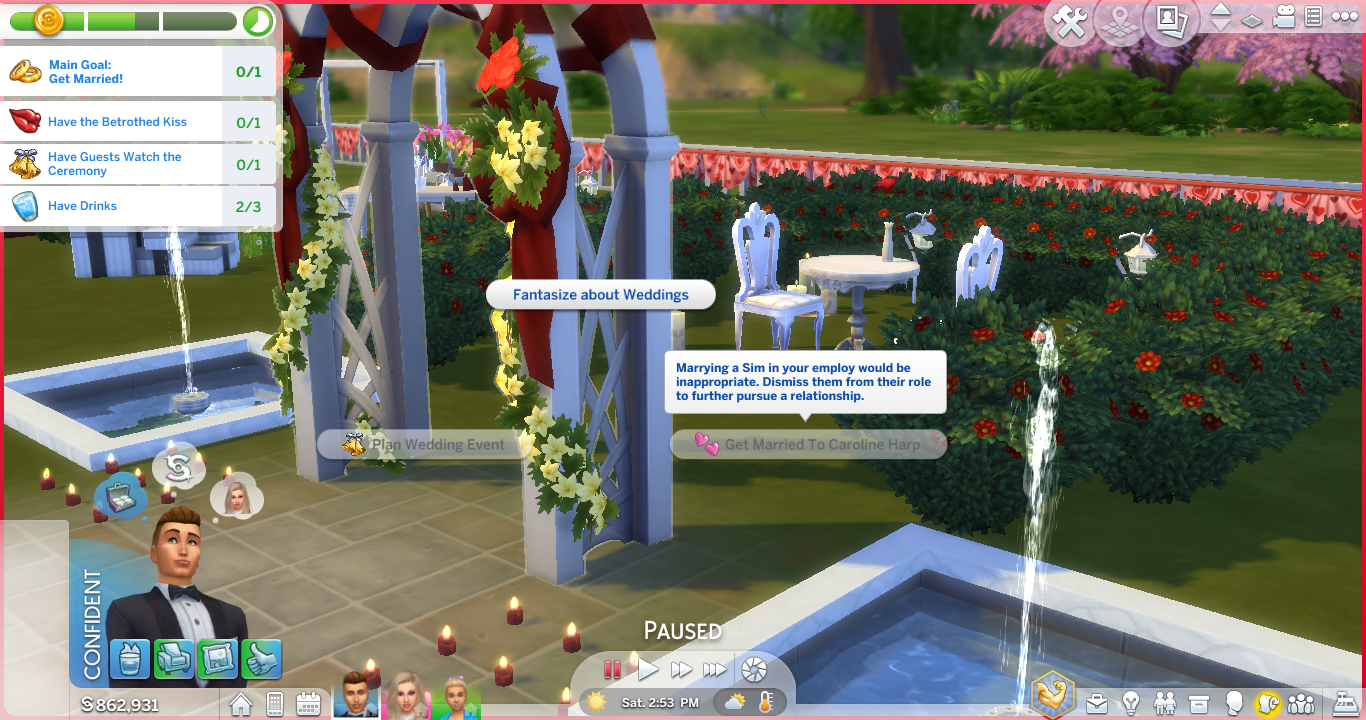Image resolution: width=1366 pixels, height=720 pixels.
Task: Open the Simology head icon panel
Action: pyautogui.click(x=1234, y=702)
